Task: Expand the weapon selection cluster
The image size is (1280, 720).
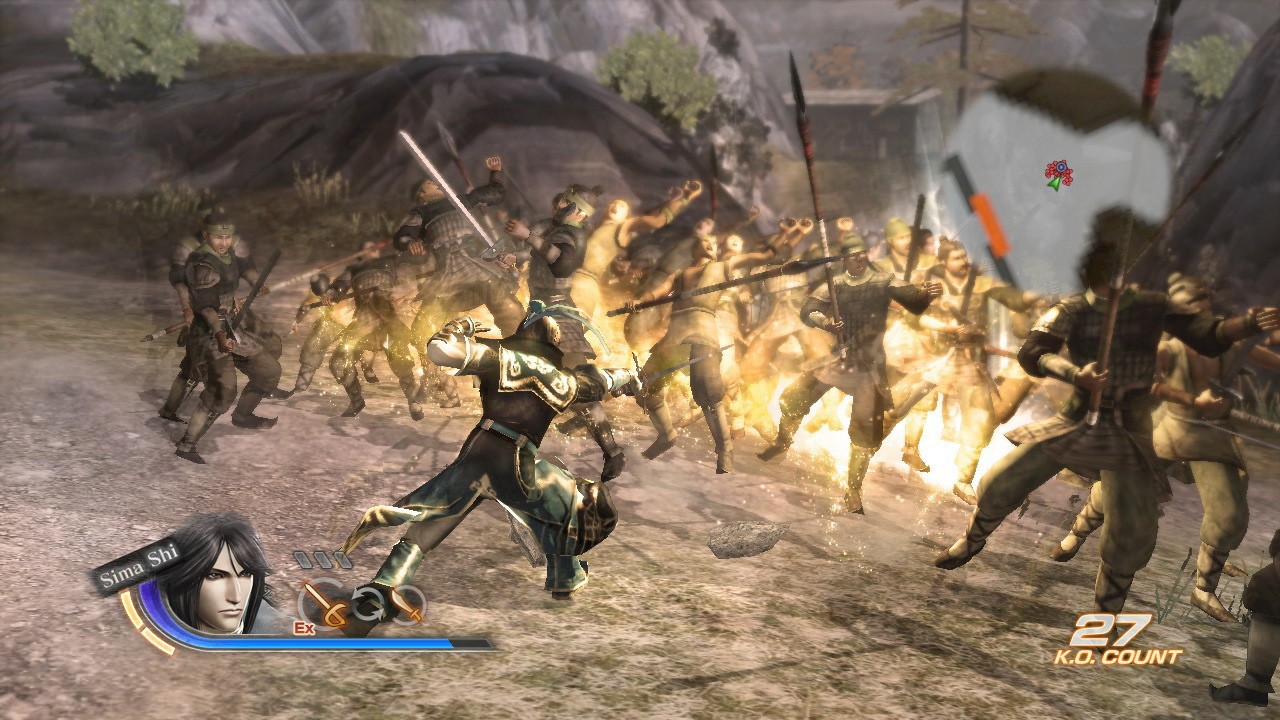Action: click(x=367, y=604)
